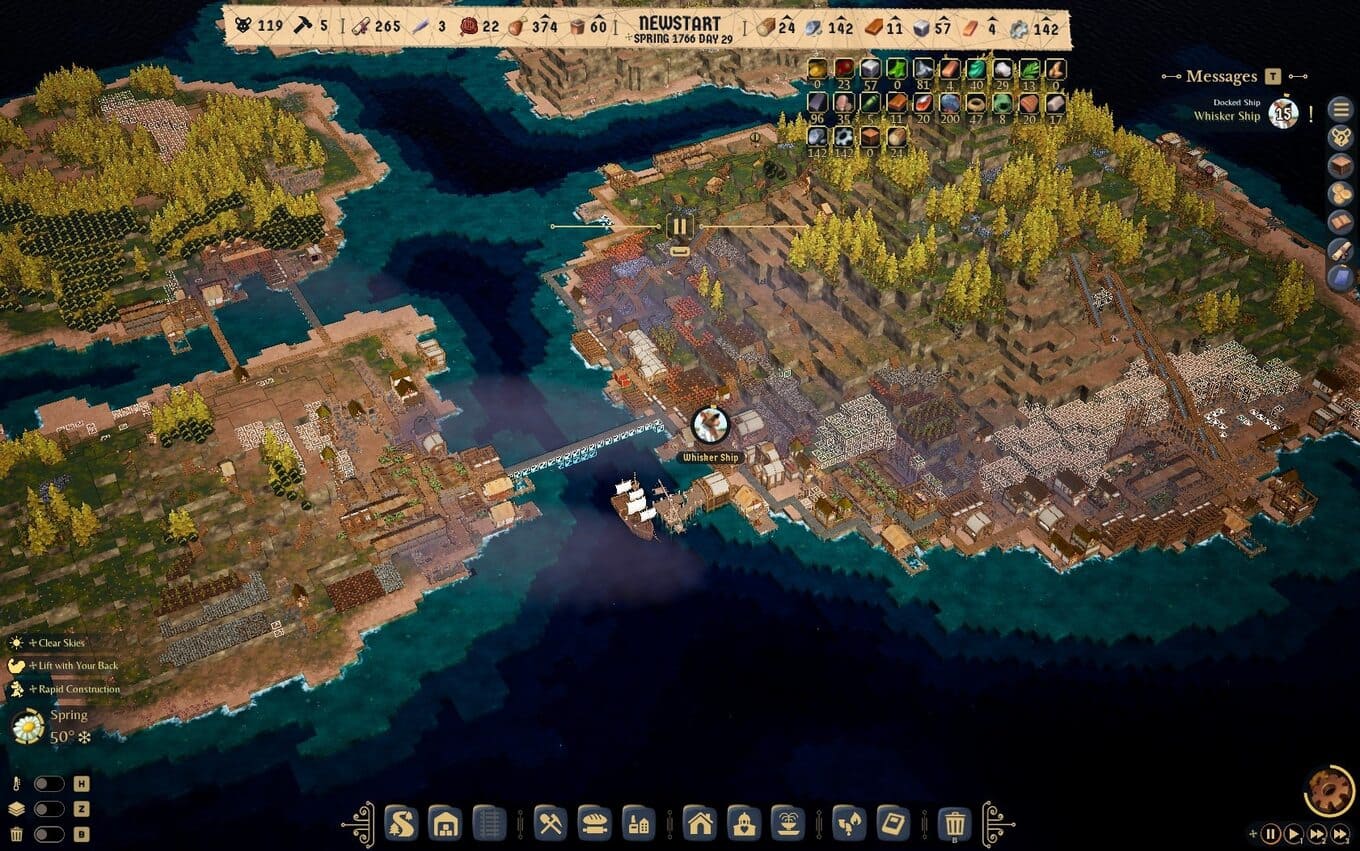Open the fountain decorations build category
Viewport: 1360px width, 851px height.
click(x=788, y=823)
